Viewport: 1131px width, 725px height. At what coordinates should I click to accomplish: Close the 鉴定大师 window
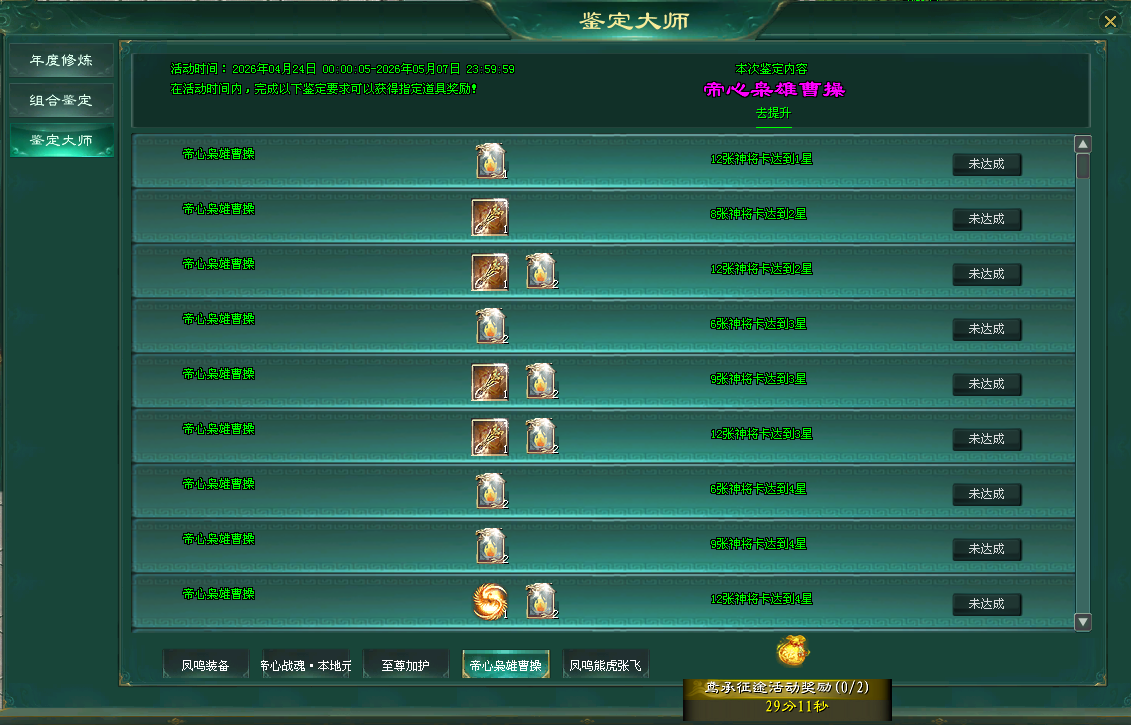point(1109,21)
